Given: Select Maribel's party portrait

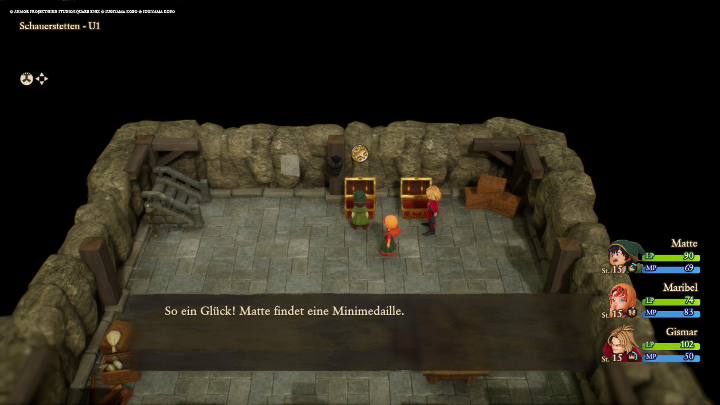Looking at the screenshot, I should (623, 300).
